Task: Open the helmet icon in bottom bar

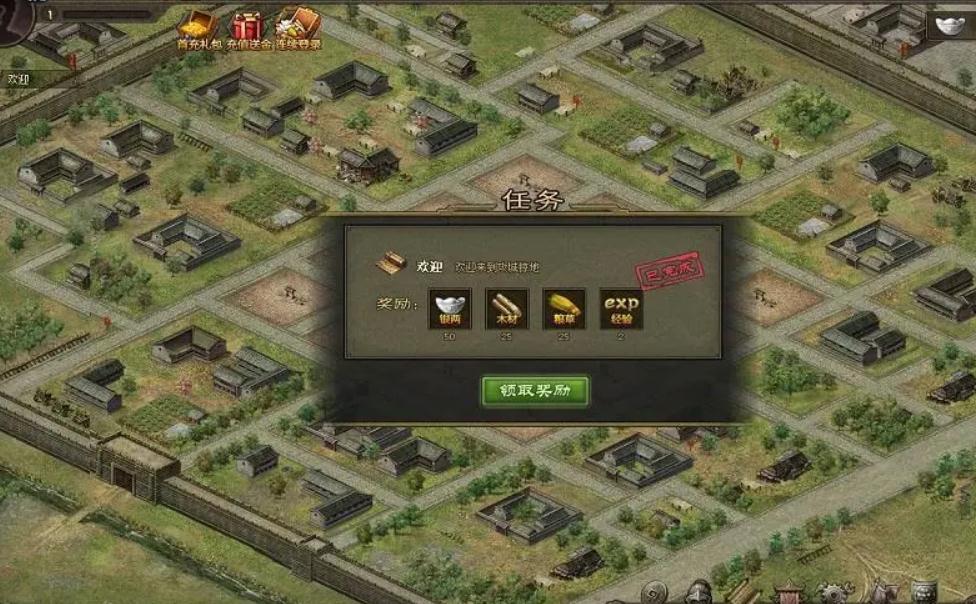Action: click(x=700, y=593)
